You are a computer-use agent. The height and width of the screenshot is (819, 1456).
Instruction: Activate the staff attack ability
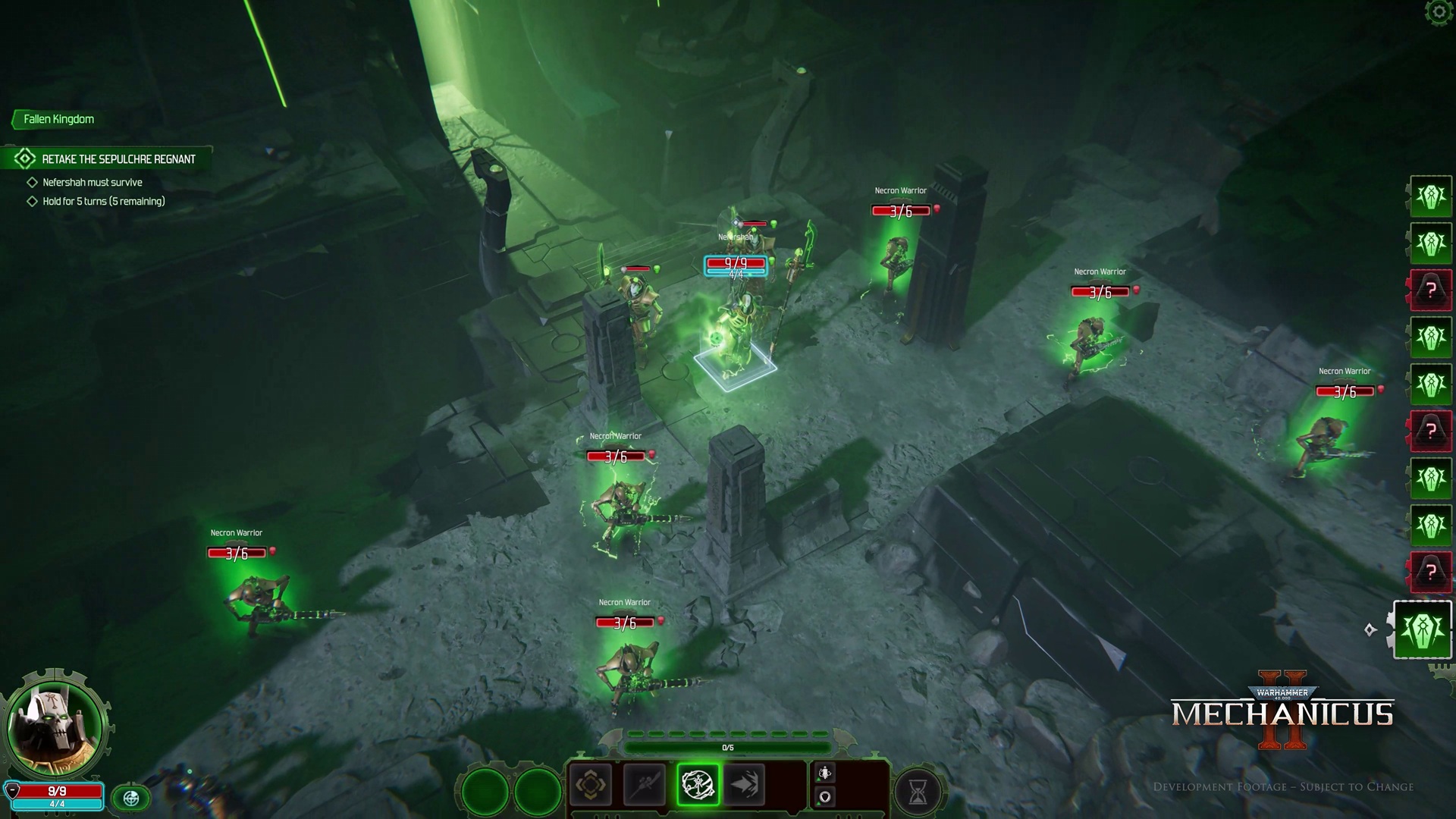(x=644, y=785)
